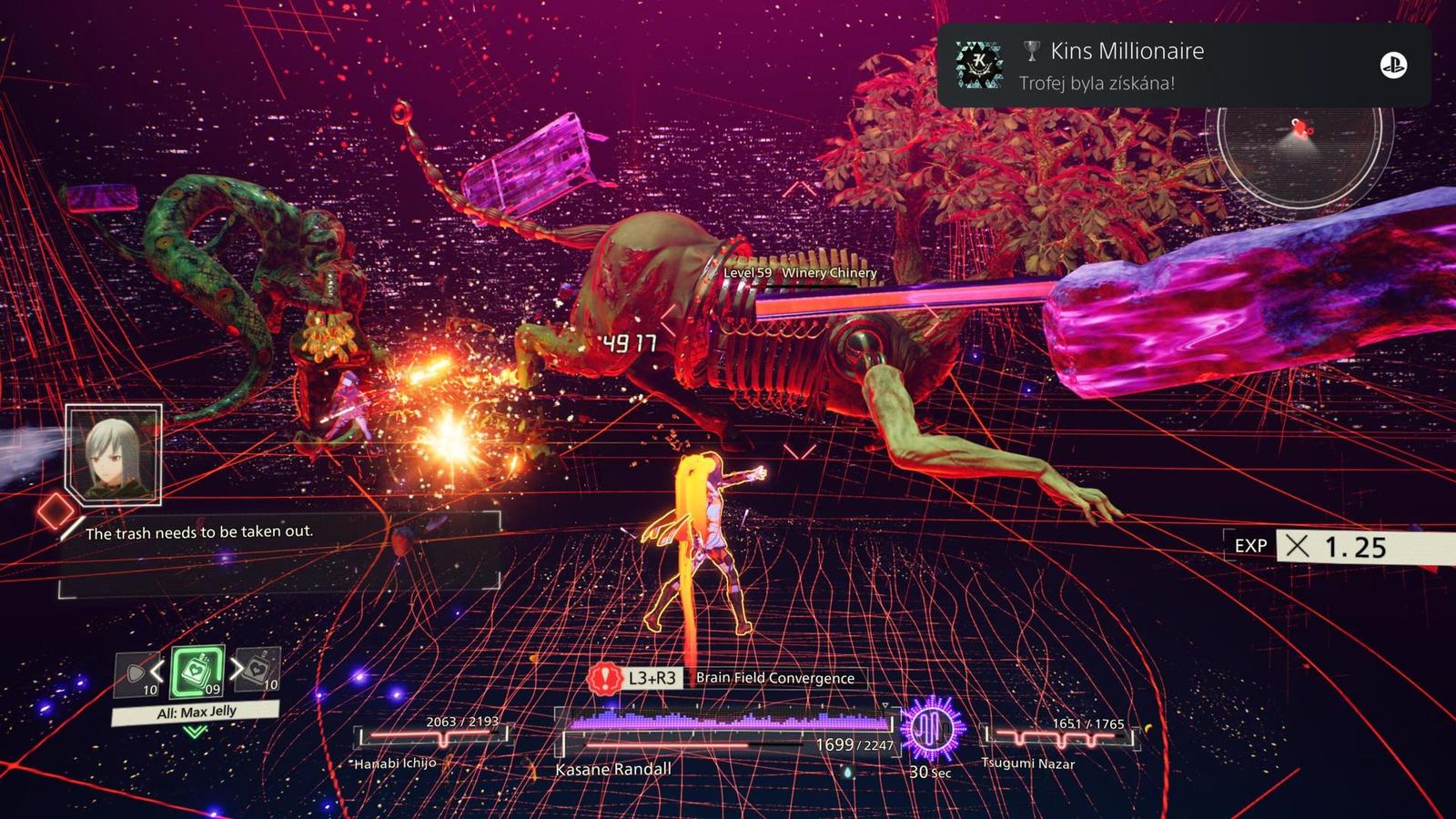Select the left quick-item slot
The height and width of the screenshot is (819, 1456).
[x=137, y=675]
